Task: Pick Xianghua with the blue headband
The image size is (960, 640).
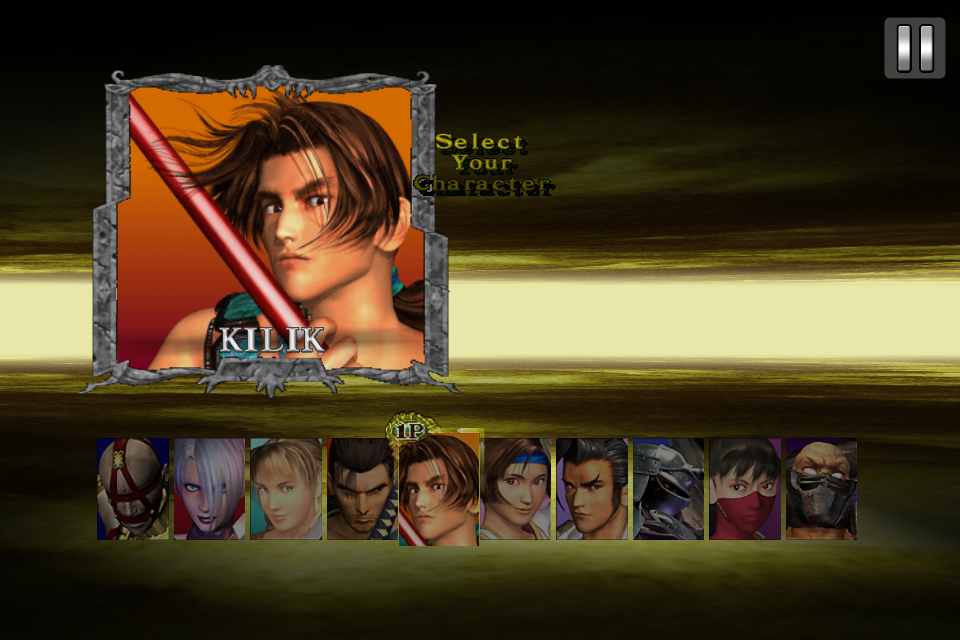Action: pyautogui.click(x=516, y=489)
